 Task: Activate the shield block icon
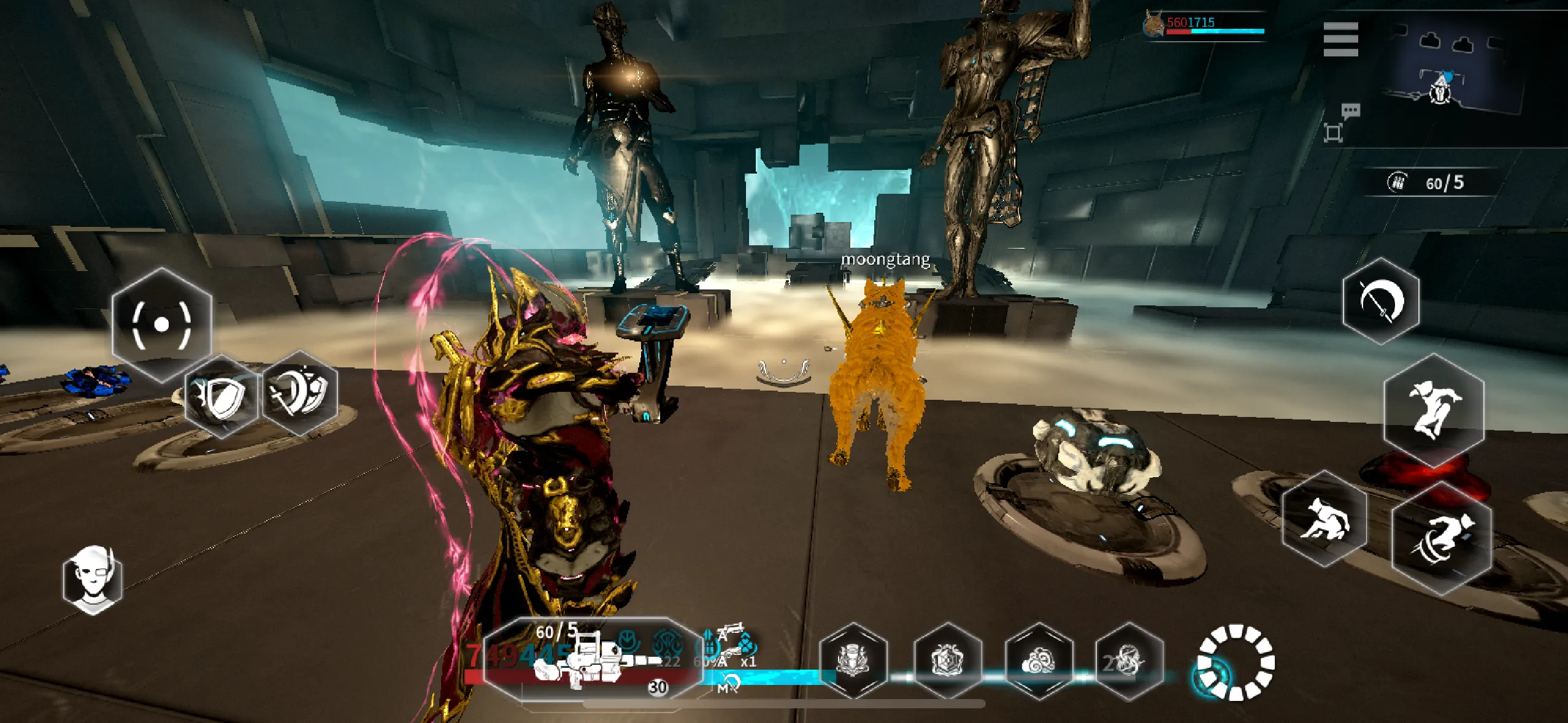point(221,396)
